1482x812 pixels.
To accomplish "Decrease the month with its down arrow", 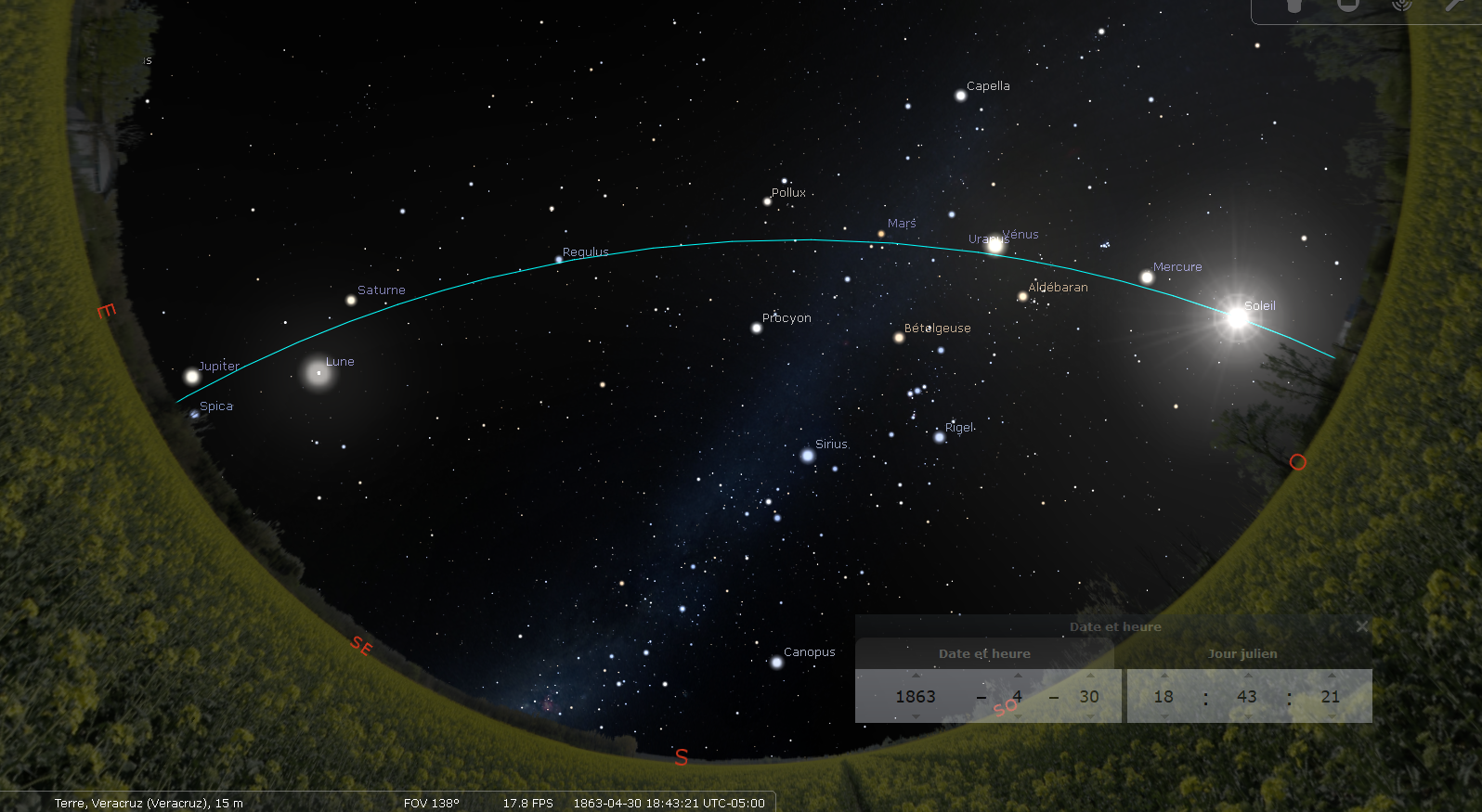I will click(x=1018, y=716).
